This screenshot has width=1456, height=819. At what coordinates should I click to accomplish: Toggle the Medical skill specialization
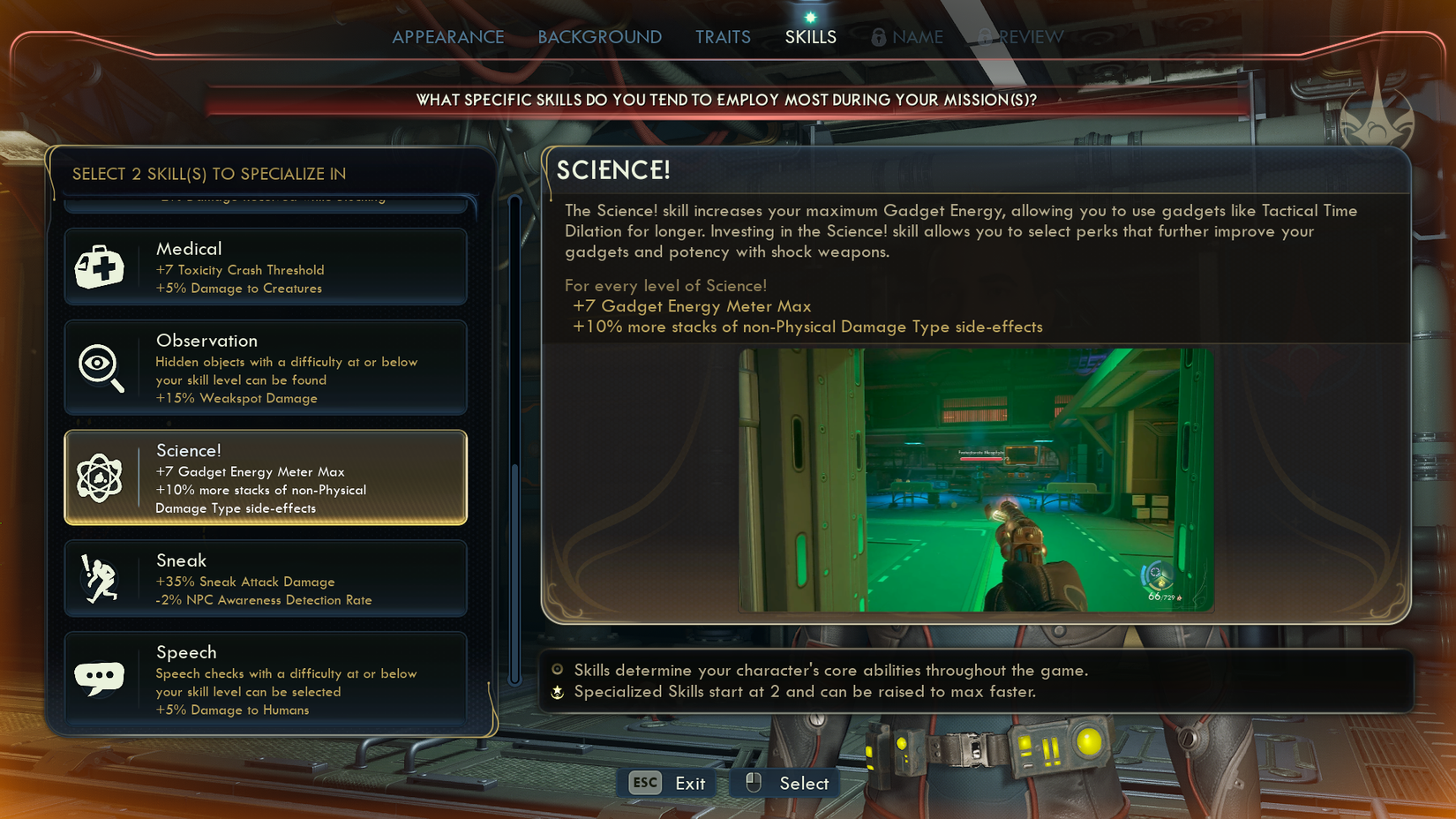pos(265,267)
